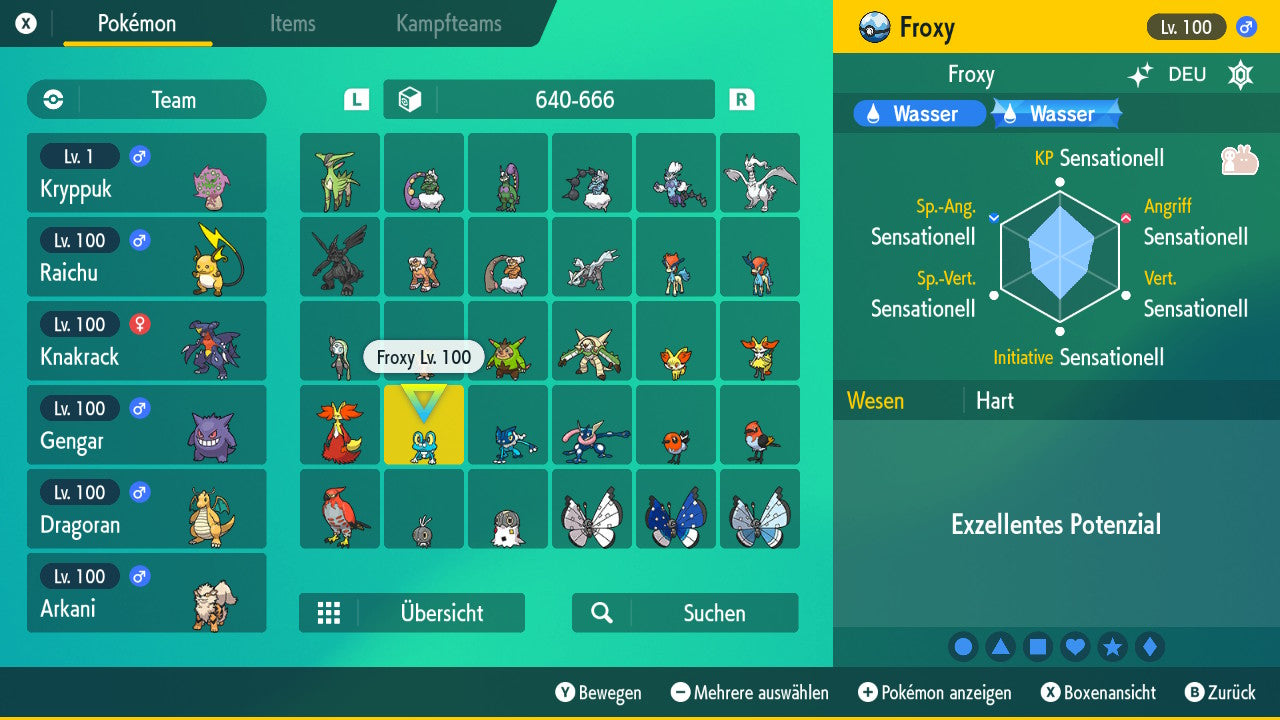Toggle the blue circle marking for Froxy

963,647
